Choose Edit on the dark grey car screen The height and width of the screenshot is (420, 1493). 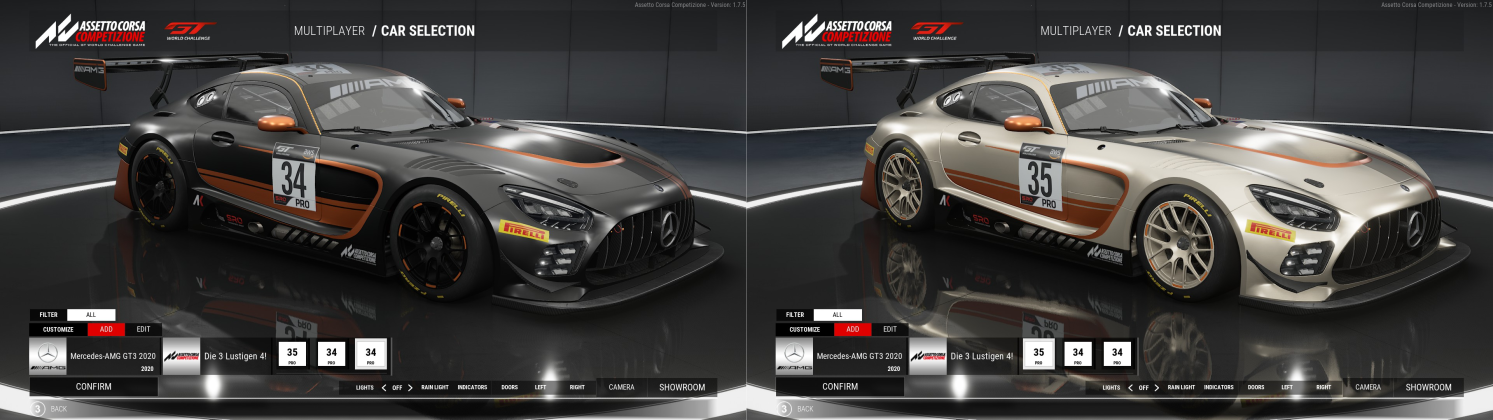click(143, 329)
